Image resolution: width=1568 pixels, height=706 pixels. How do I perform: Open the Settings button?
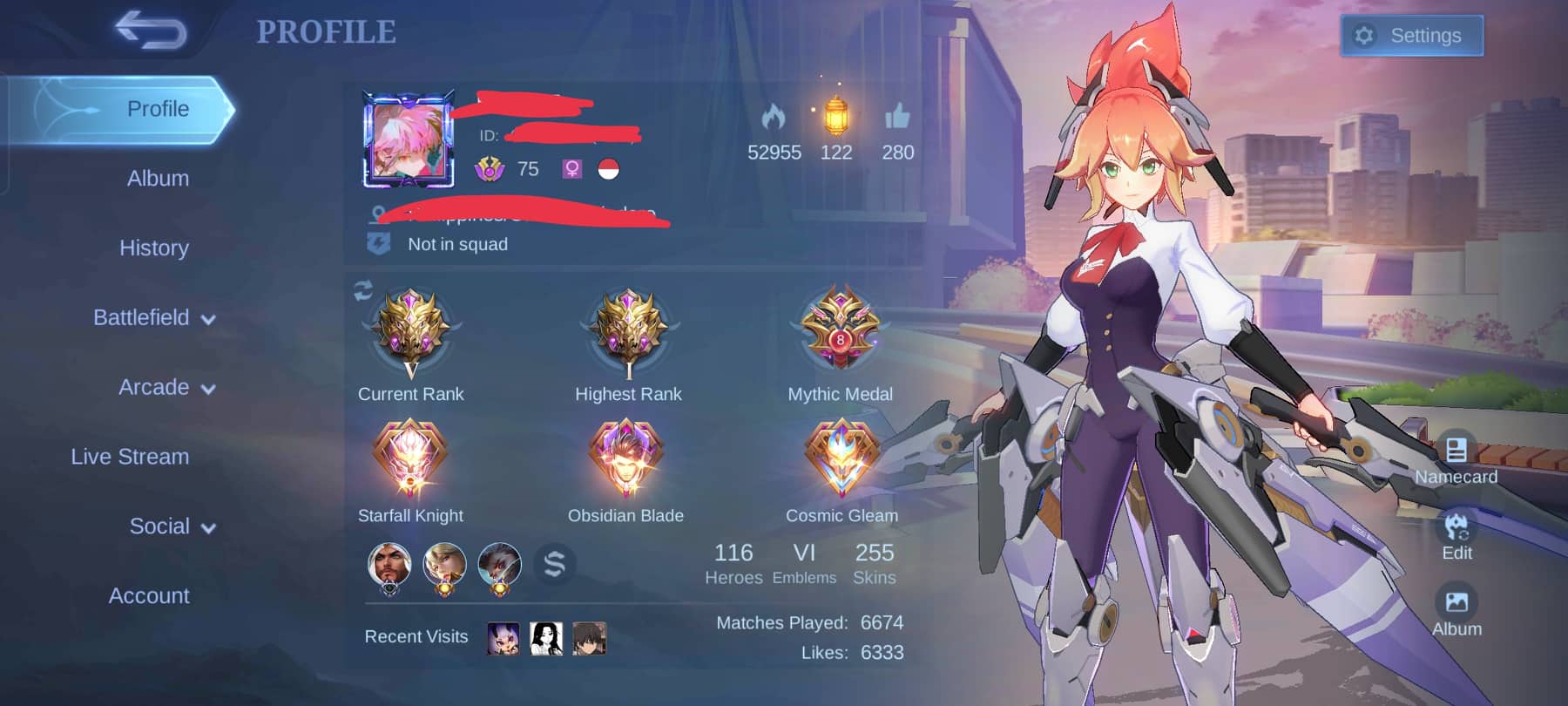(x=1411, y=36)
